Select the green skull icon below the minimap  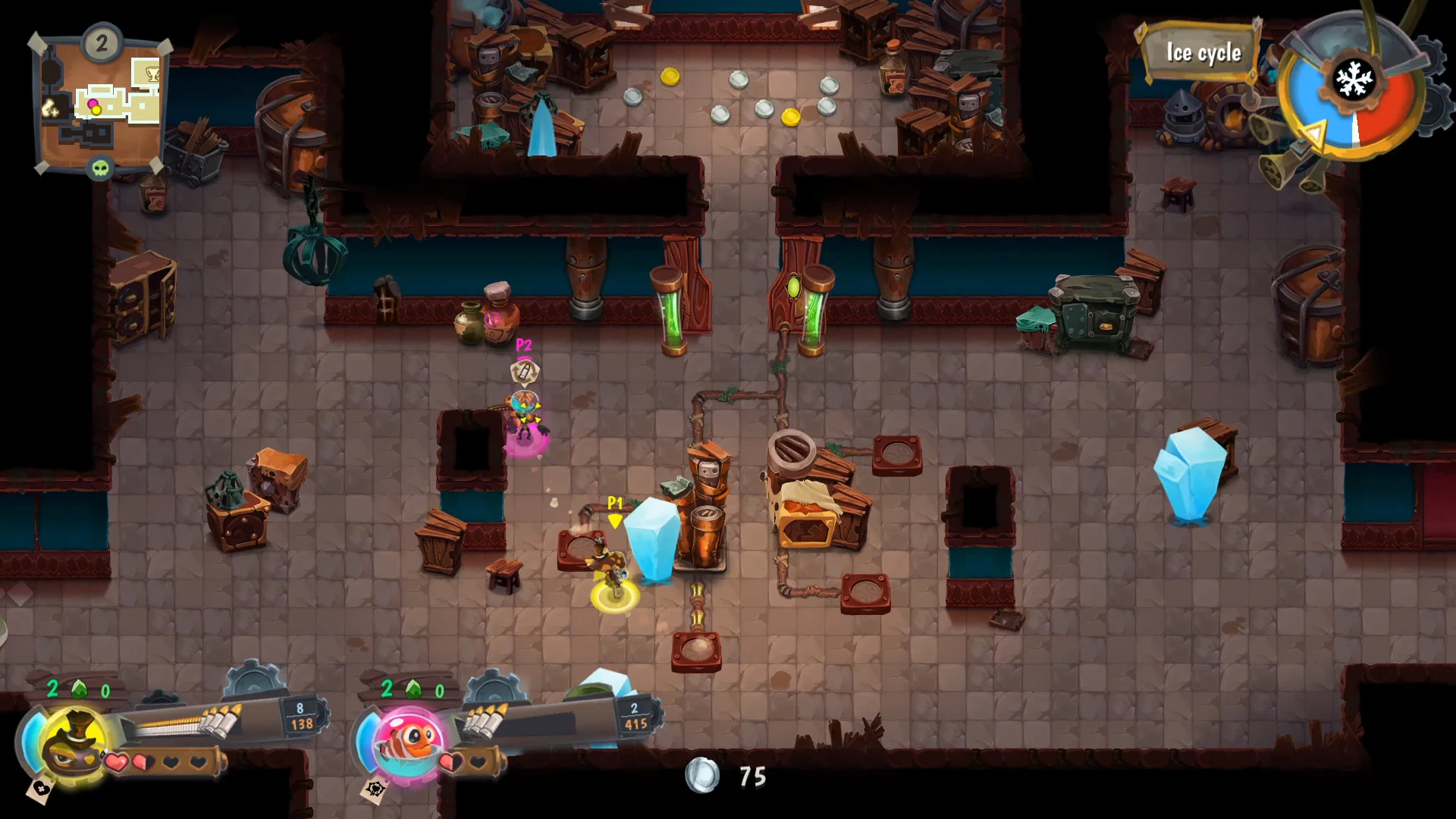click(101, 168)
